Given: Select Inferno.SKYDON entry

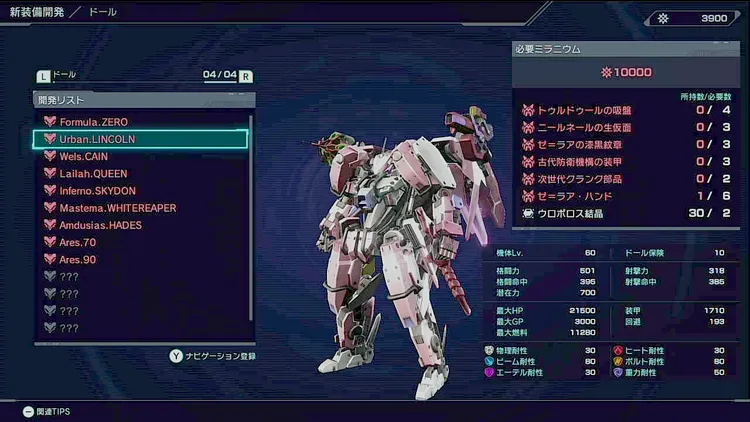Looking at the screenshot, I should point(99,190).
